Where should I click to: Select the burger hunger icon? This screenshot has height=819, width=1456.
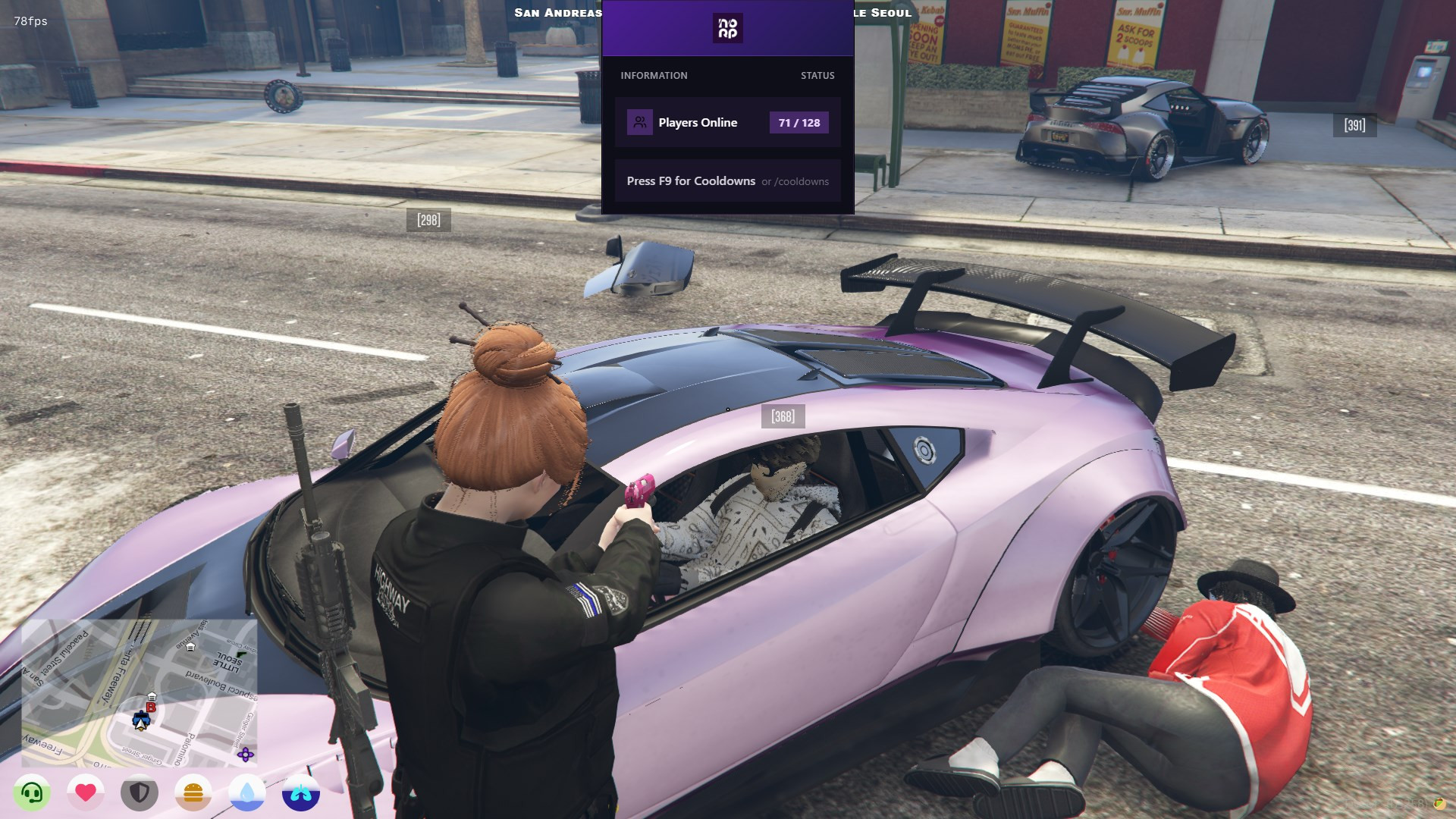coord(193,793)
